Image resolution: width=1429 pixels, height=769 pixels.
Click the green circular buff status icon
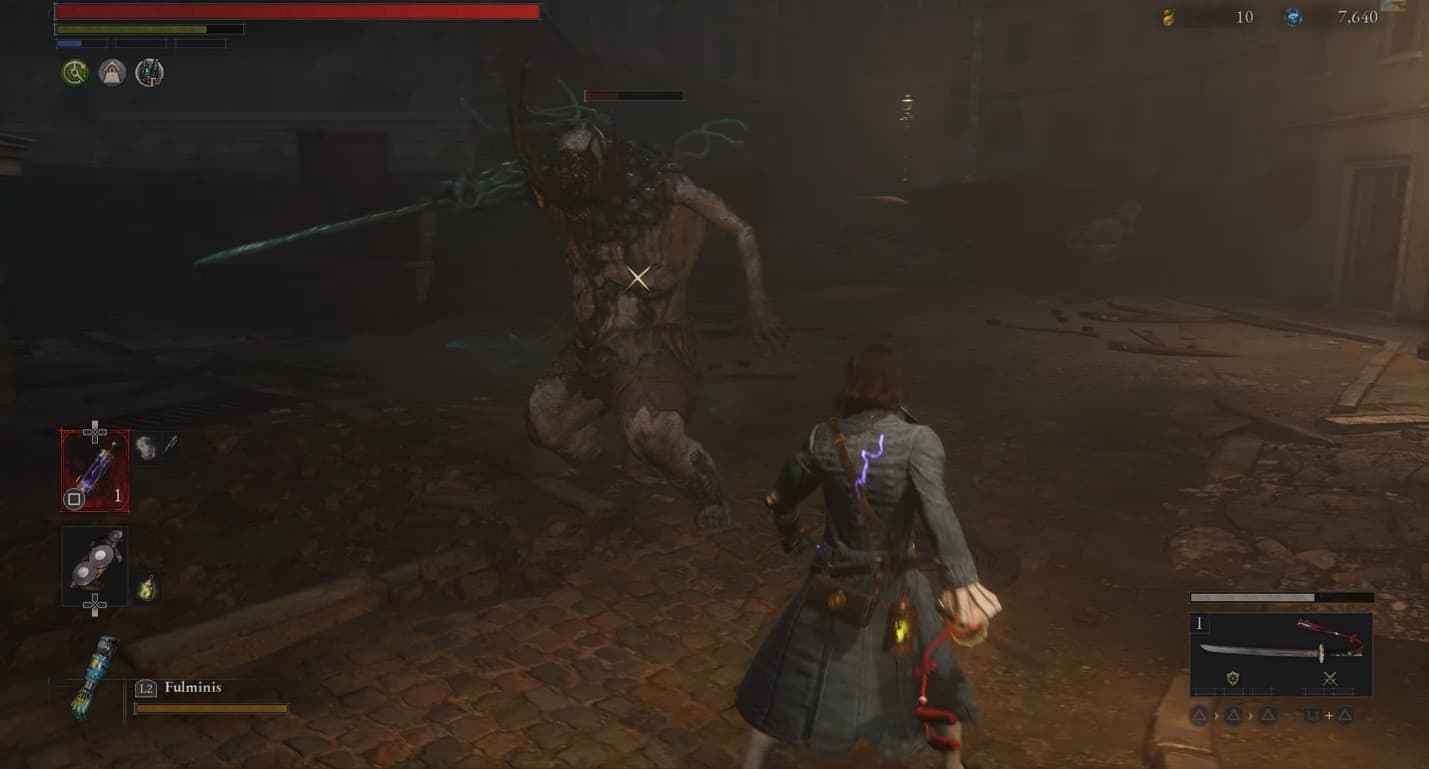pos(75,72)
